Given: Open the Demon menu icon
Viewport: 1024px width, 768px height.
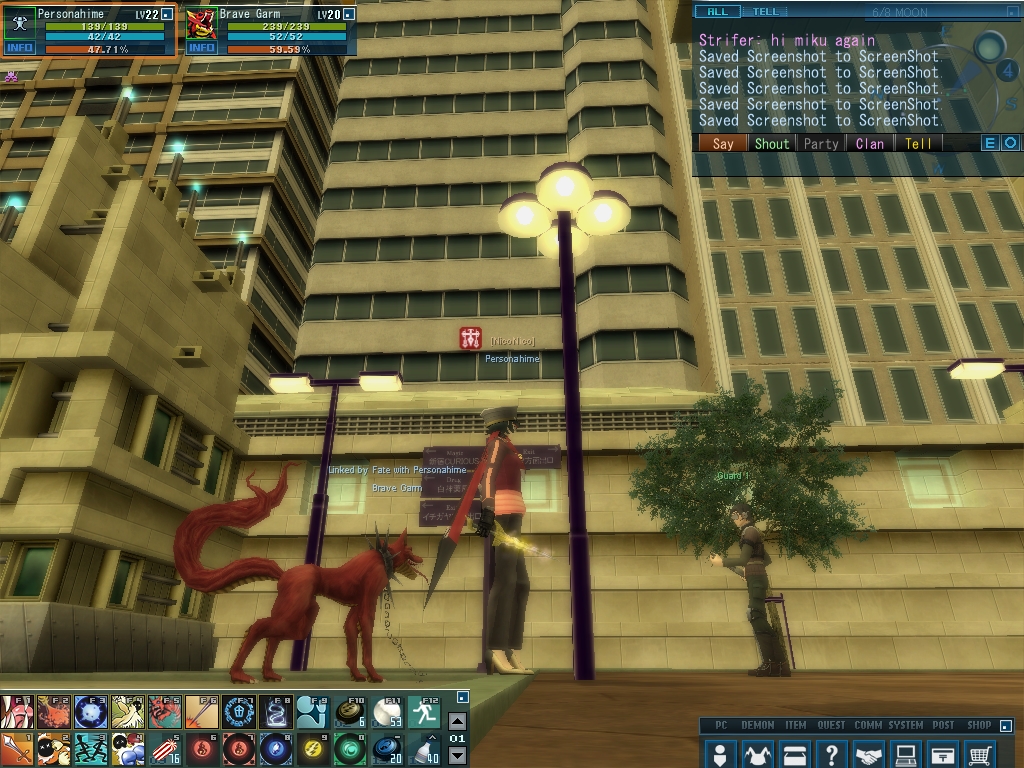Looking at the screenshot, I should pos(757,753).
